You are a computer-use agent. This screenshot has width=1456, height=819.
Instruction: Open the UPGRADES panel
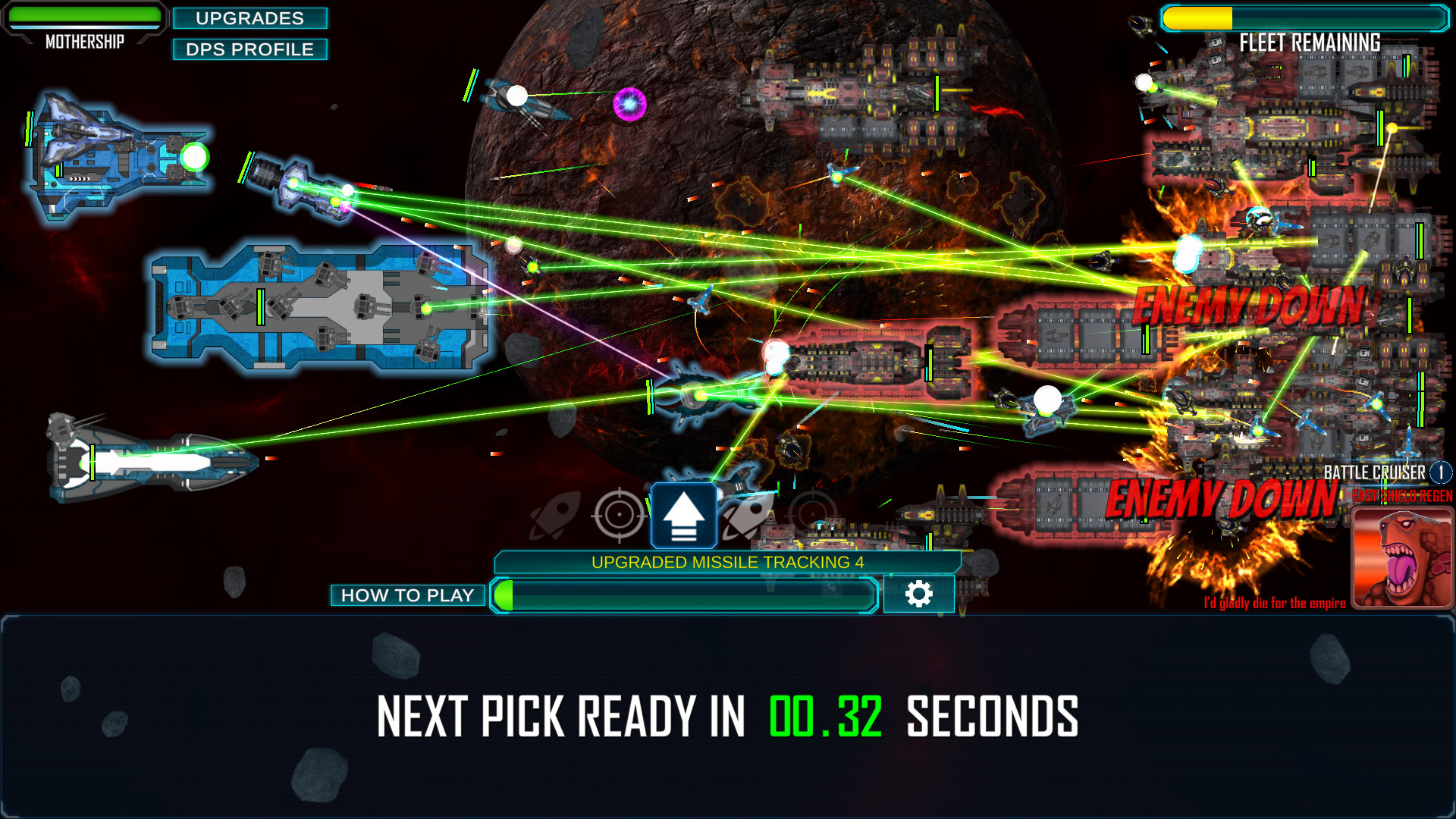point(250,18)
